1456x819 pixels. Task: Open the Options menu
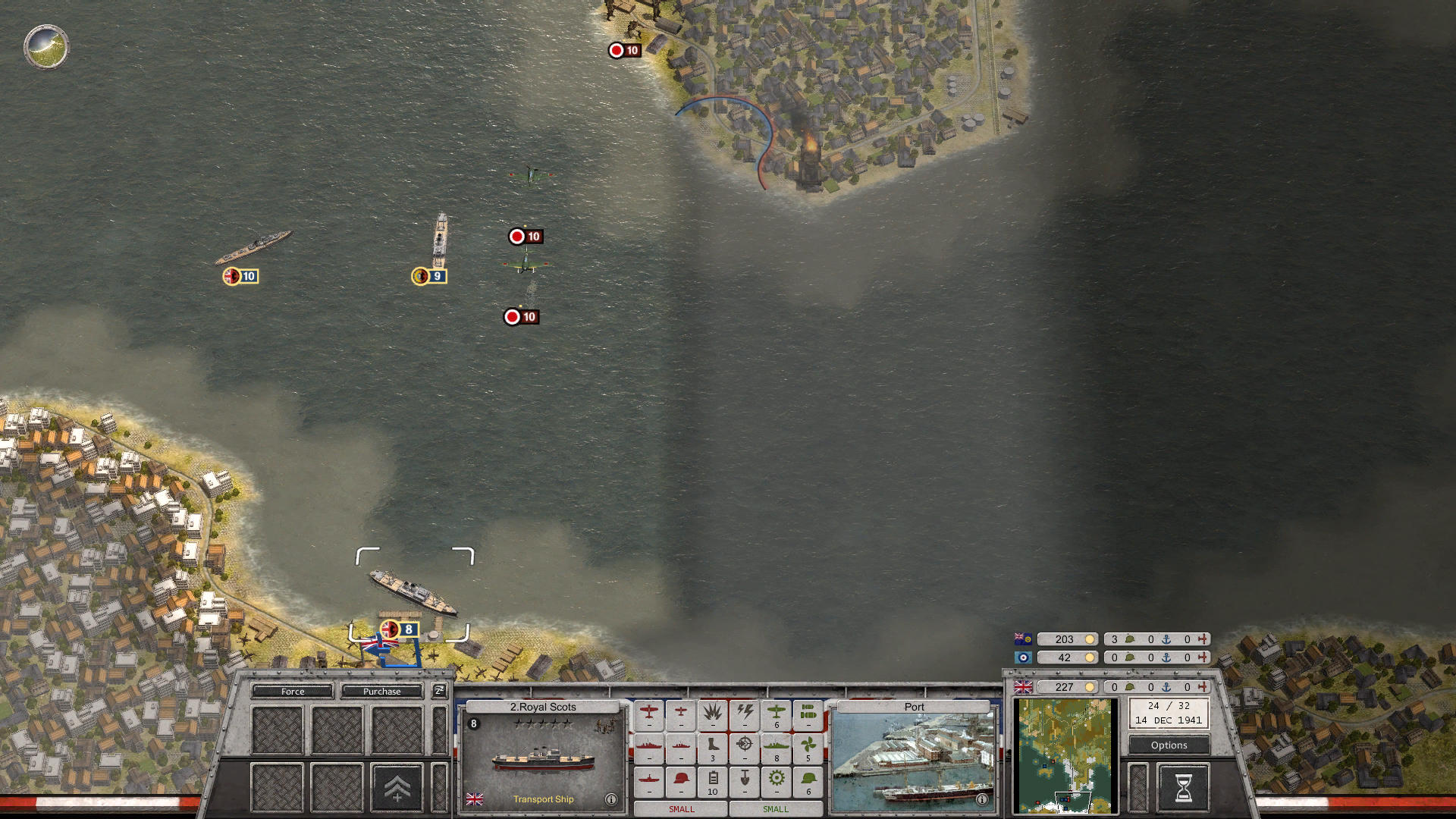pos(1168,745)
